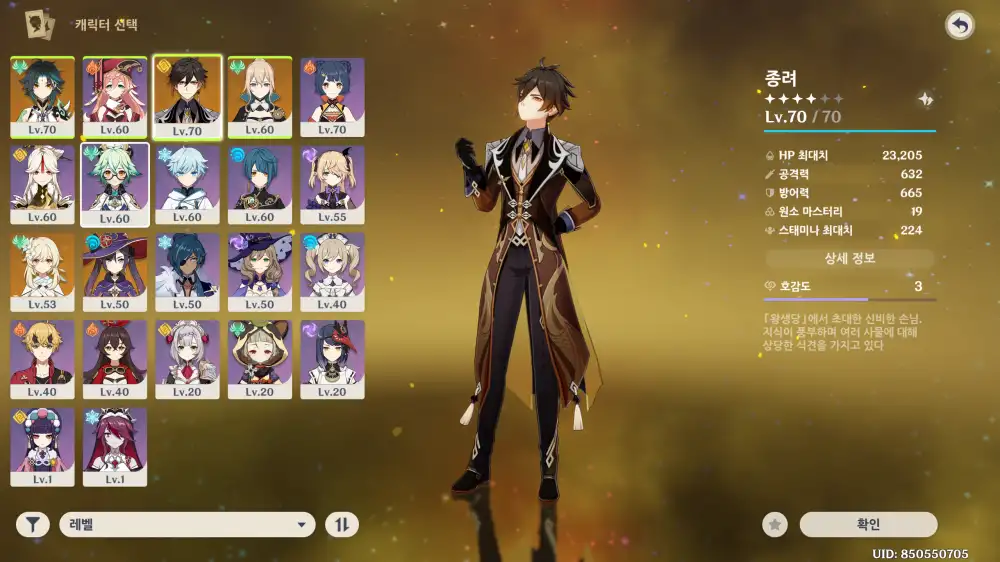Screen dimensions: 1000x562
Task: Open 상세 정보 detailed stats
Action: tap(850, 259)
